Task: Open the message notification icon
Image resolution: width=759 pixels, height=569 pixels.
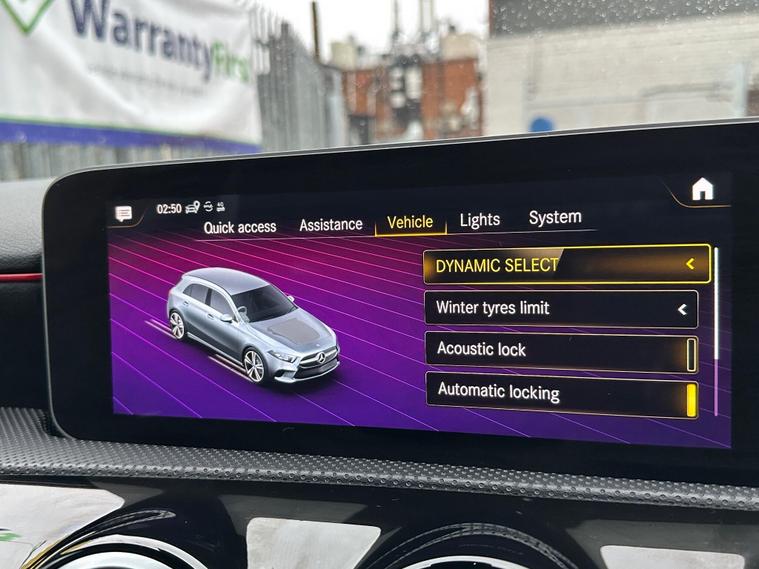Action: pos(124,213)
